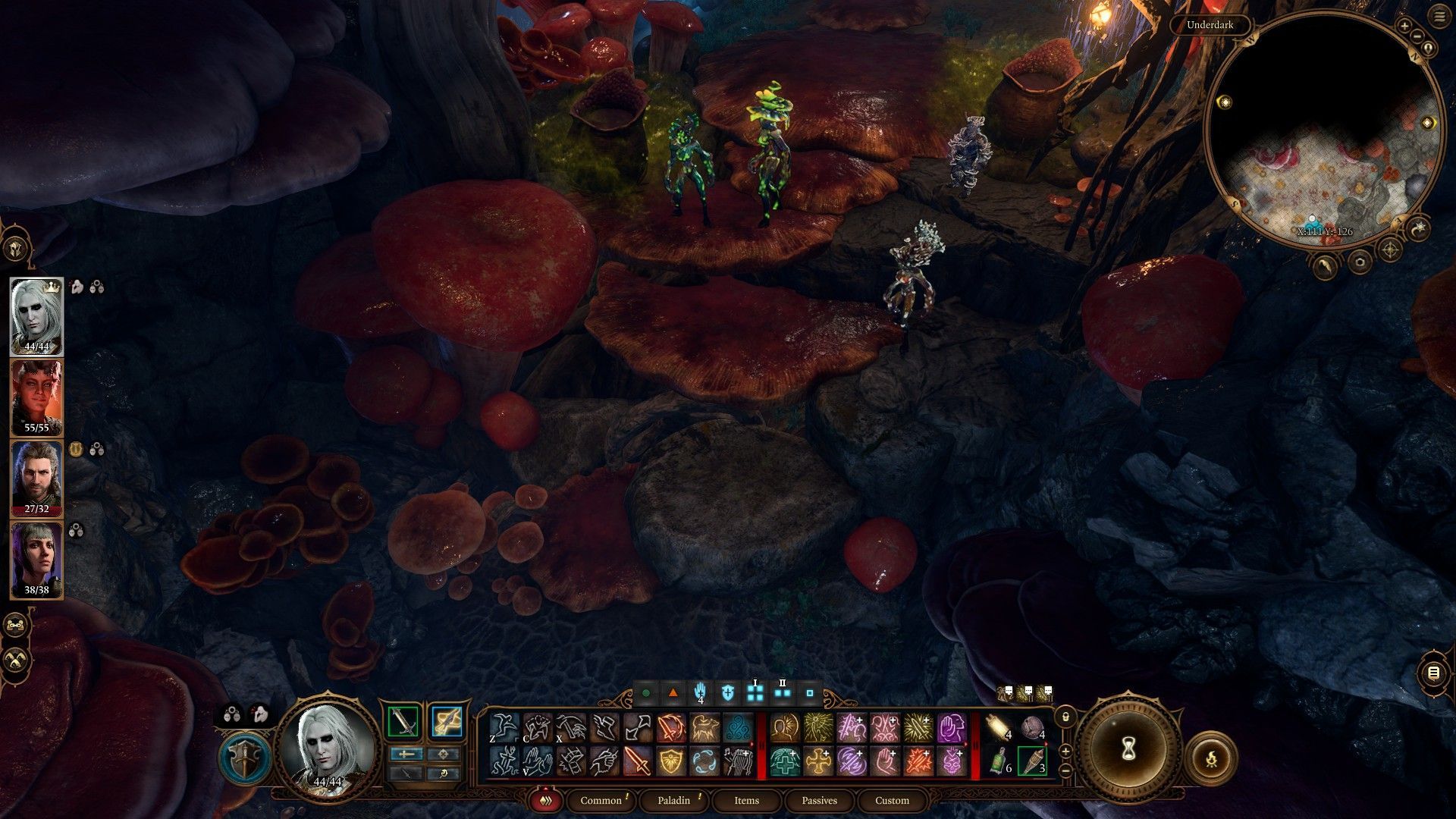
Task: Zoom in on the minimap
Action: 1404,27
